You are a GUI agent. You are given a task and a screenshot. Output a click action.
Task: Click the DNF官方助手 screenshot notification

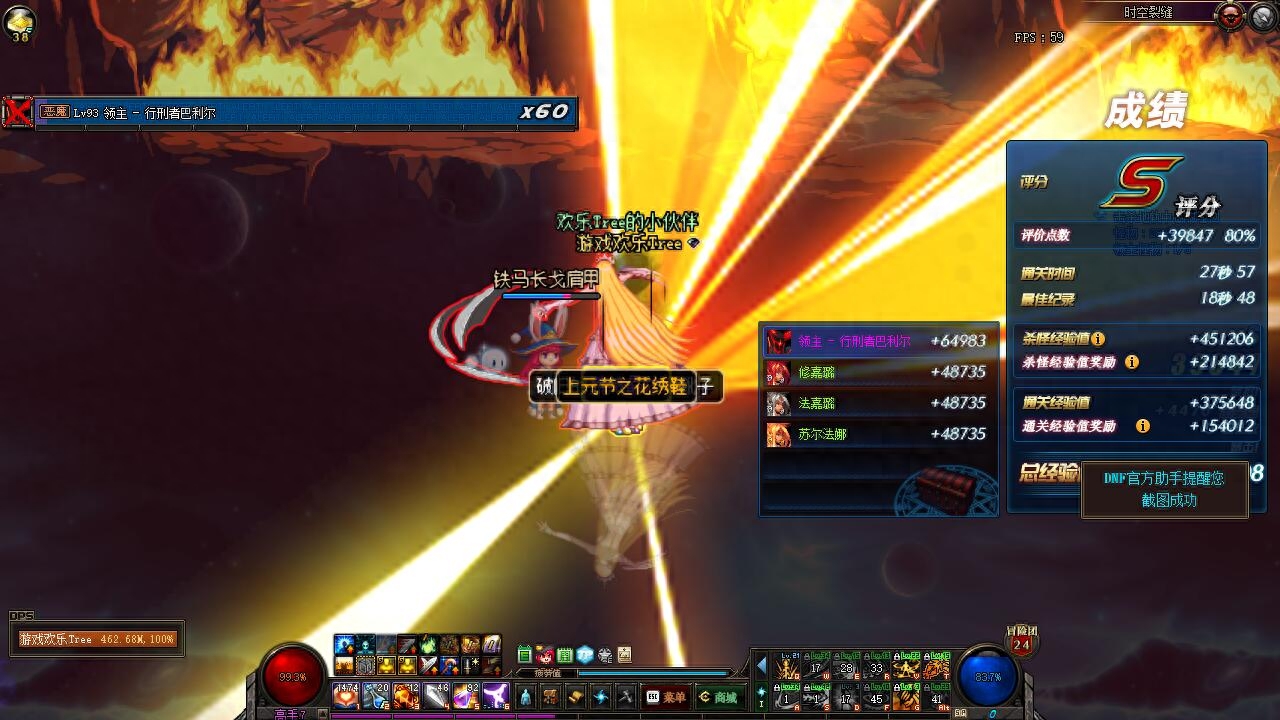click(1166, 489)
